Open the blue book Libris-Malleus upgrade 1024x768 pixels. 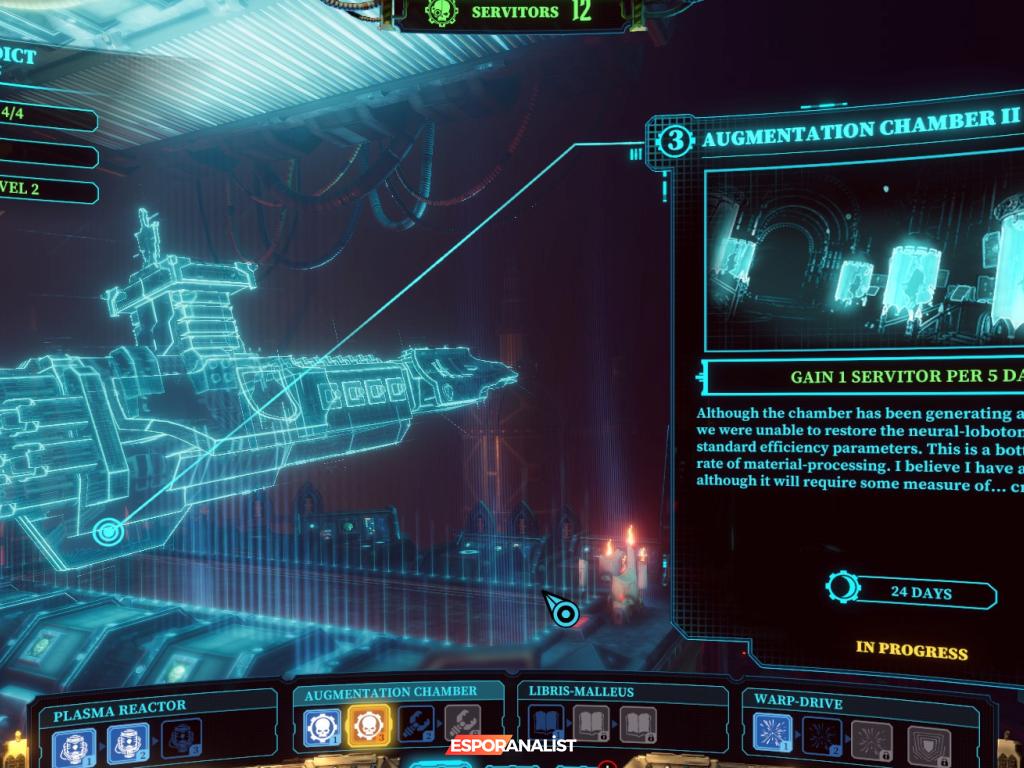(547, 725)
